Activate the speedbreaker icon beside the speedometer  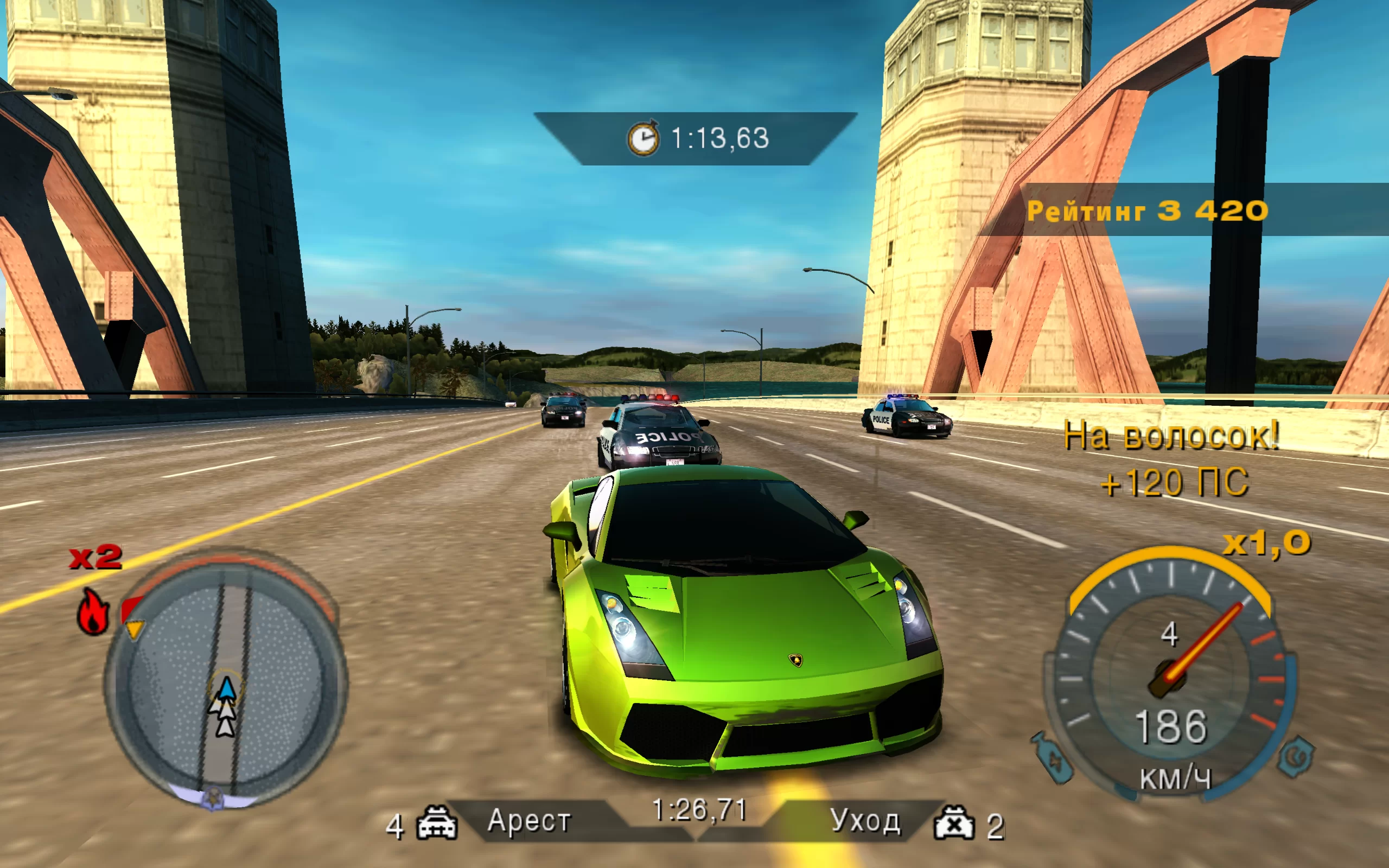1296,756
